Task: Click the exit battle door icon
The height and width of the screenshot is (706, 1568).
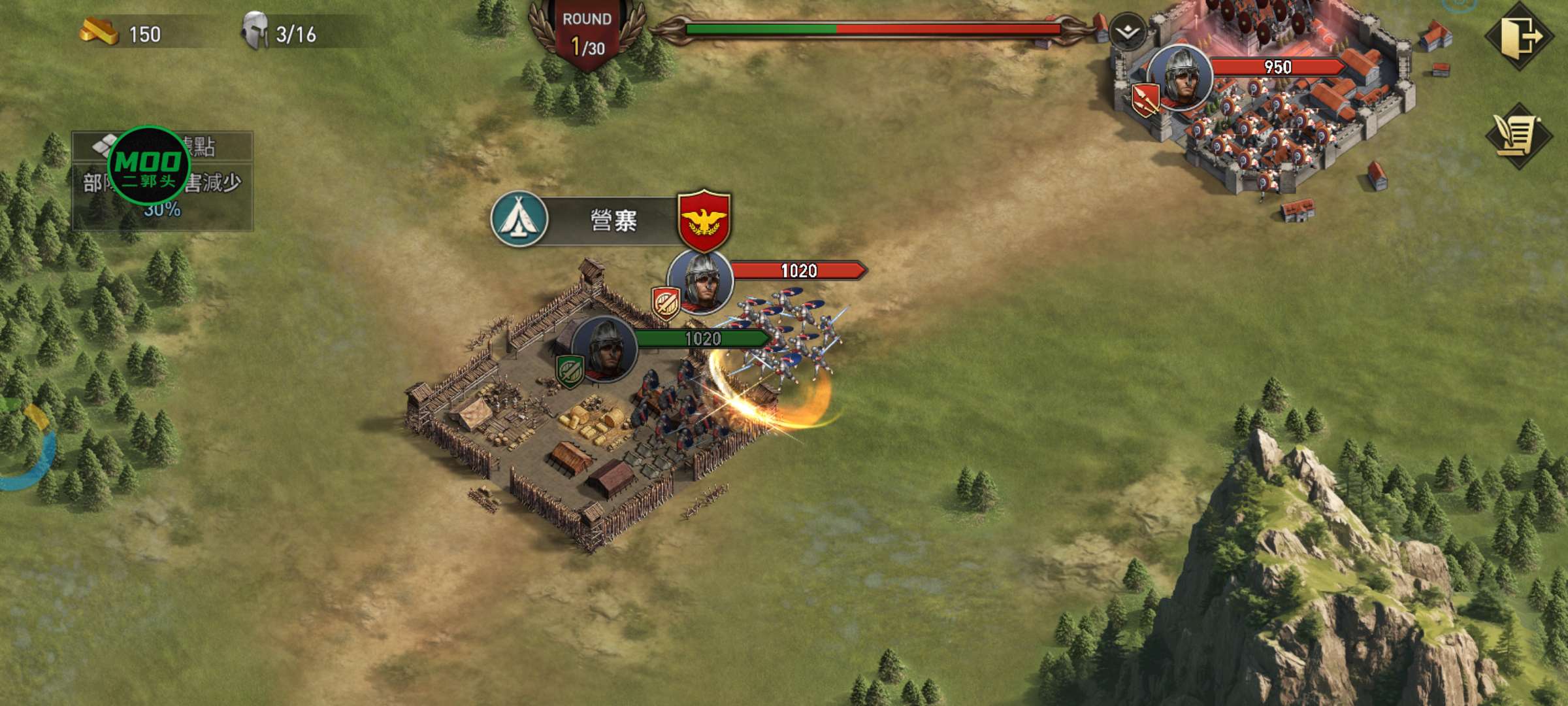Action: coord(1519,37)
